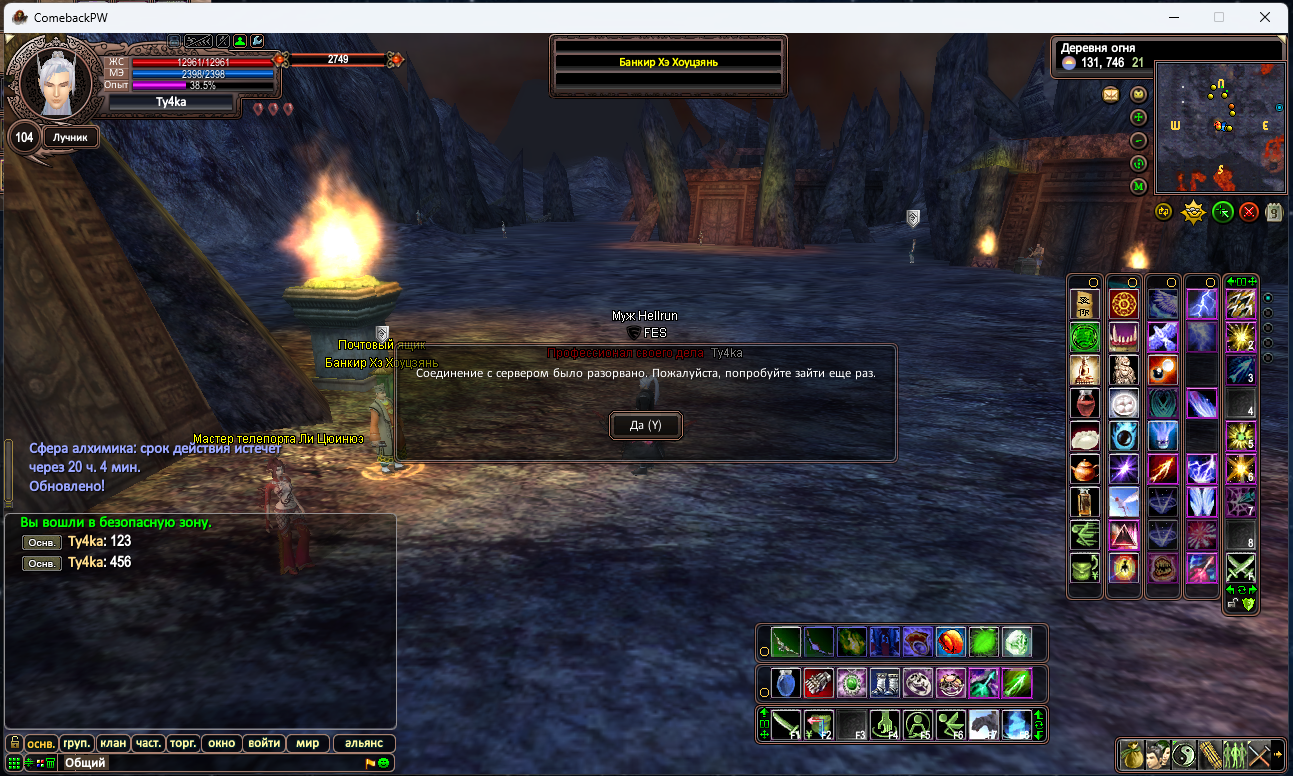Close the ComebackPW window
The image size is (1293, 776).
pyautogui.click(x=1266, y=17)
